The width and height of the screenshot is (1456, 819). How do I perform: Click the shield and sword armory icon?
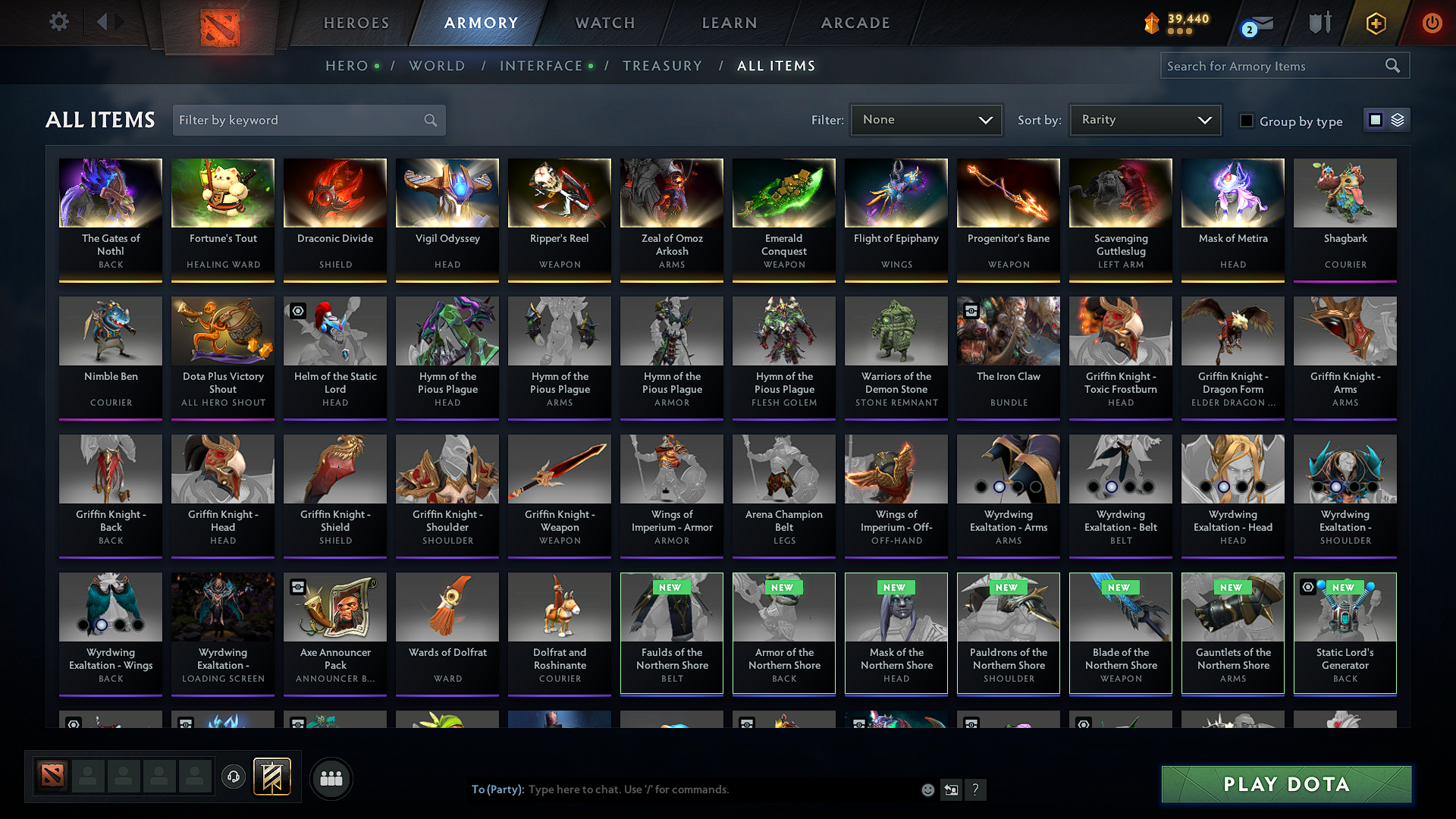(x=1319, y=24)
